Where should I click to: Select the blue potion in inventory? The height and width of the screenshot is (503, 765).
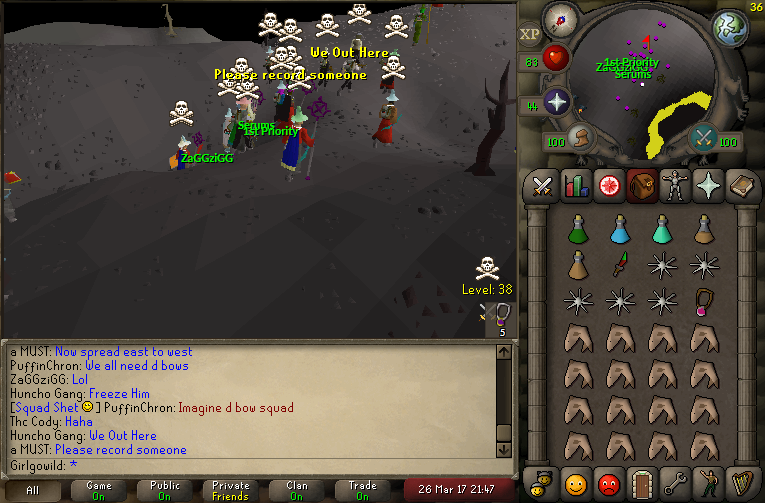[x=619, y=230]
